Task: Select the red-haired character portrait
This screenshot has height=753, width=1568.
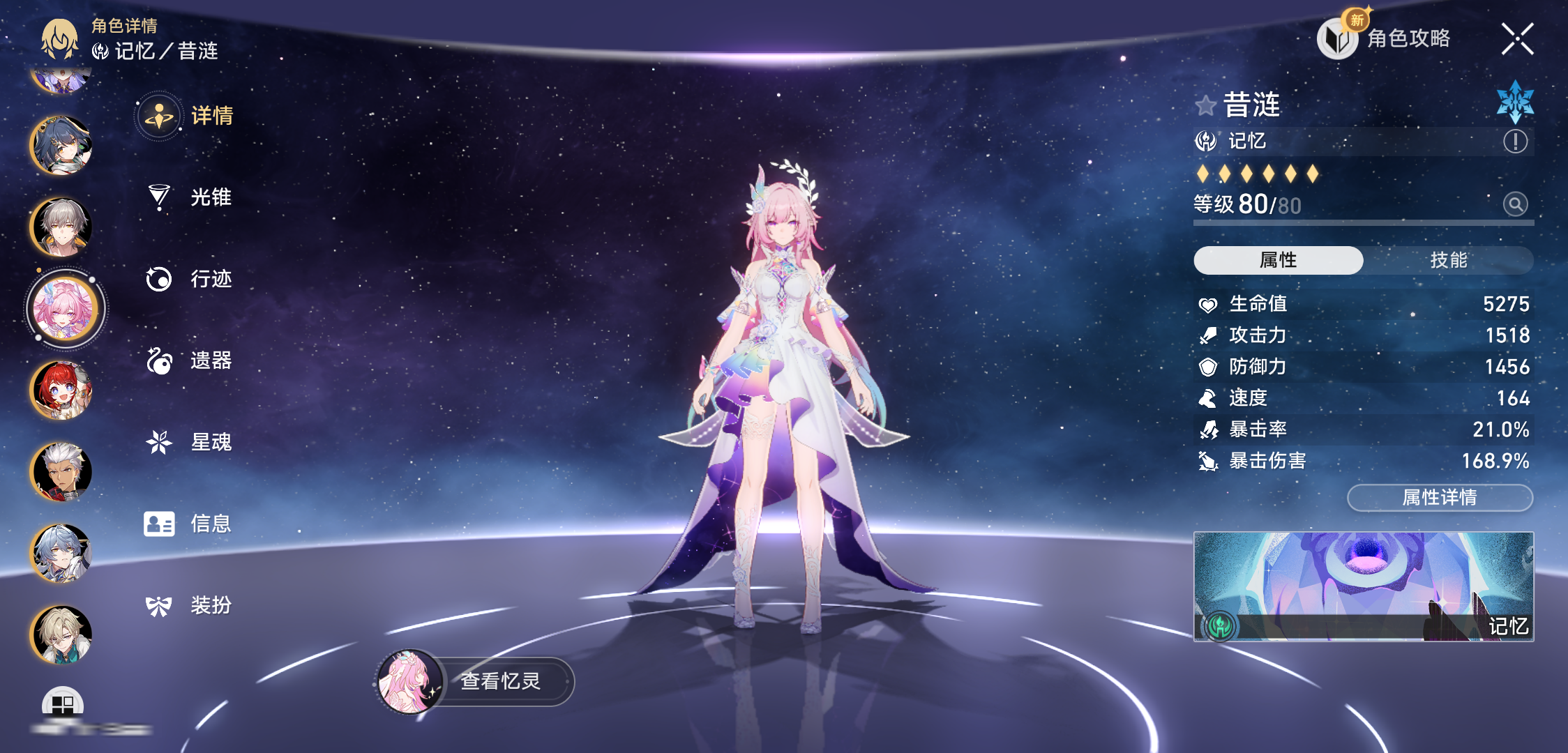Action: tap(61, 390)
